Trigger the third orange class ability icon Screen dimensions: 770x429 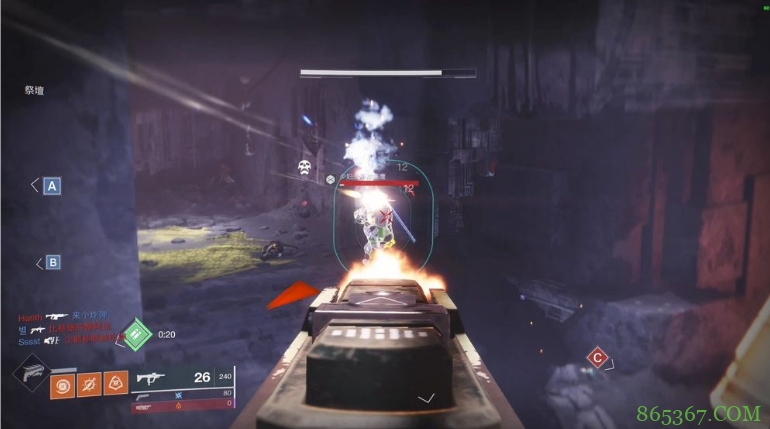(116, 383)
